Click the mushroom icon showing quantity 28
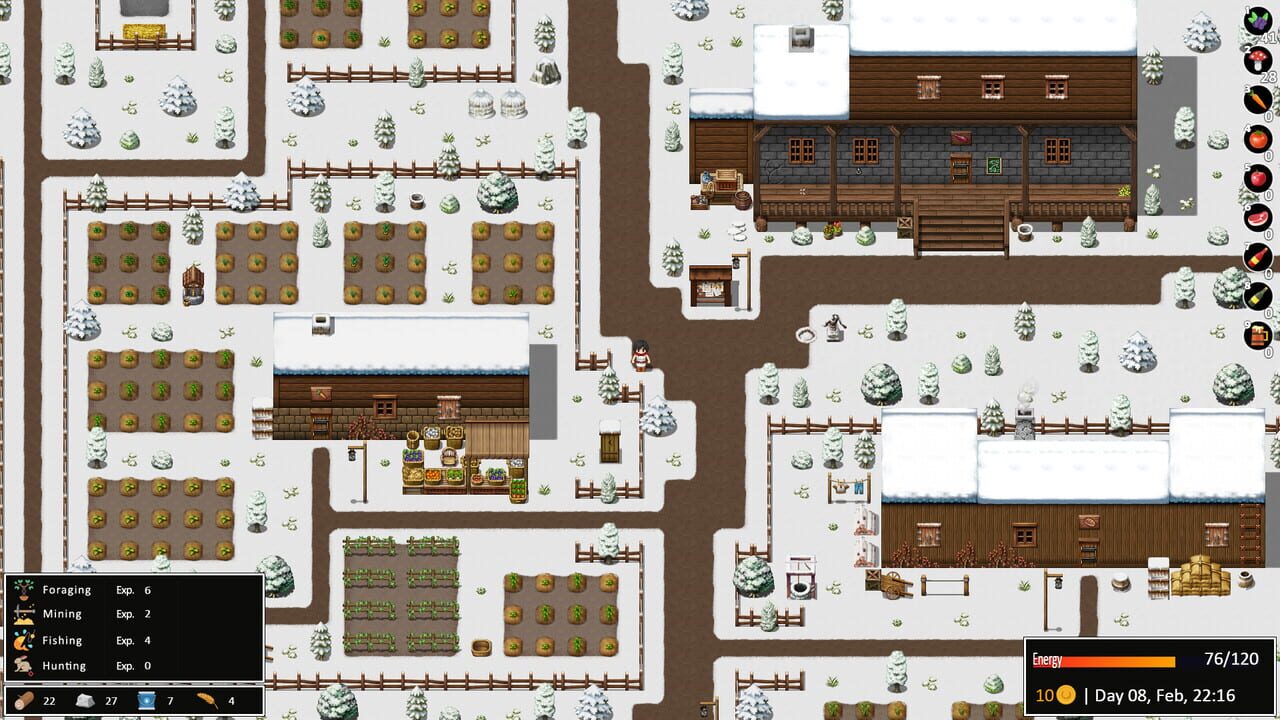Image resolution: width=1280 pixels, height=720 pixels. 1257,57
